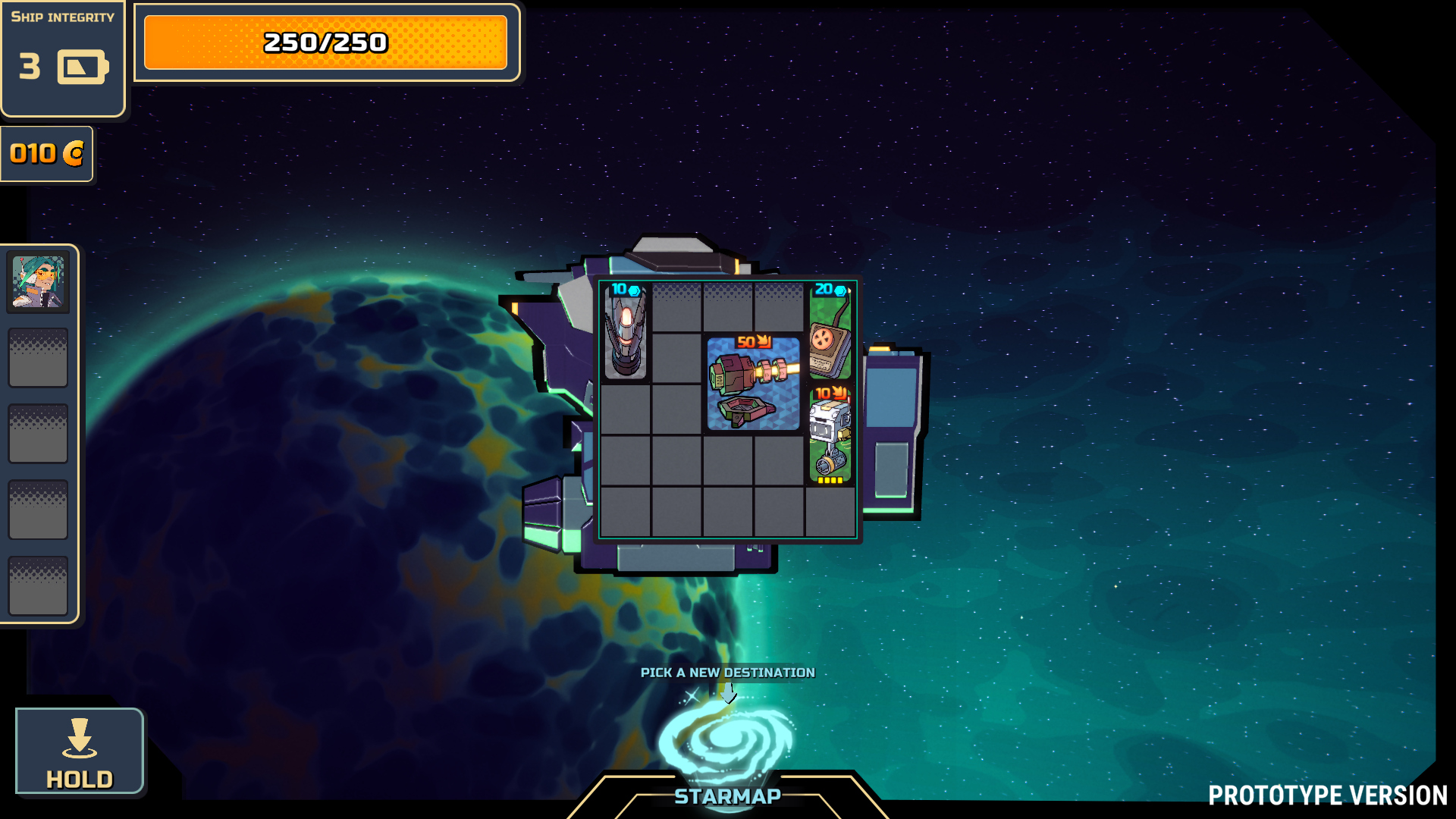Select the white robot turret module

click(x=830, y=435)
